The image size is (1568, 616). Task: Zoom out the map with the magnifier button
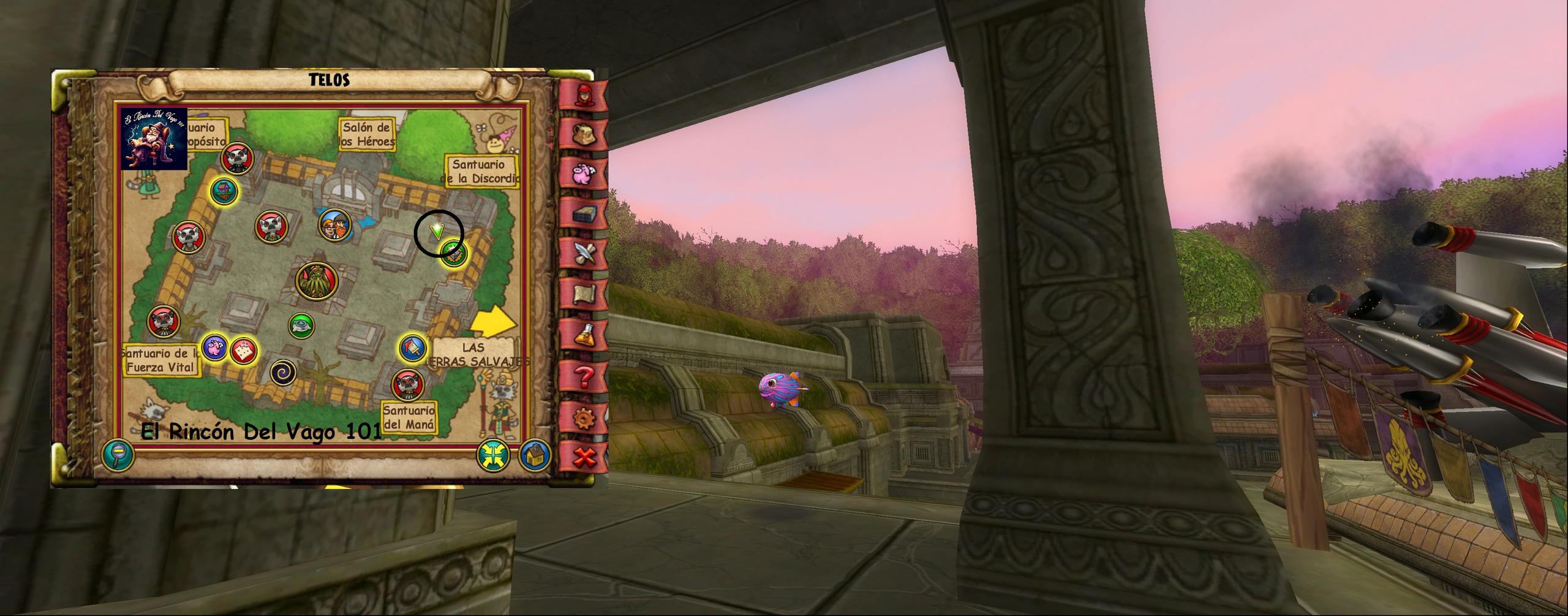[118, 455]
